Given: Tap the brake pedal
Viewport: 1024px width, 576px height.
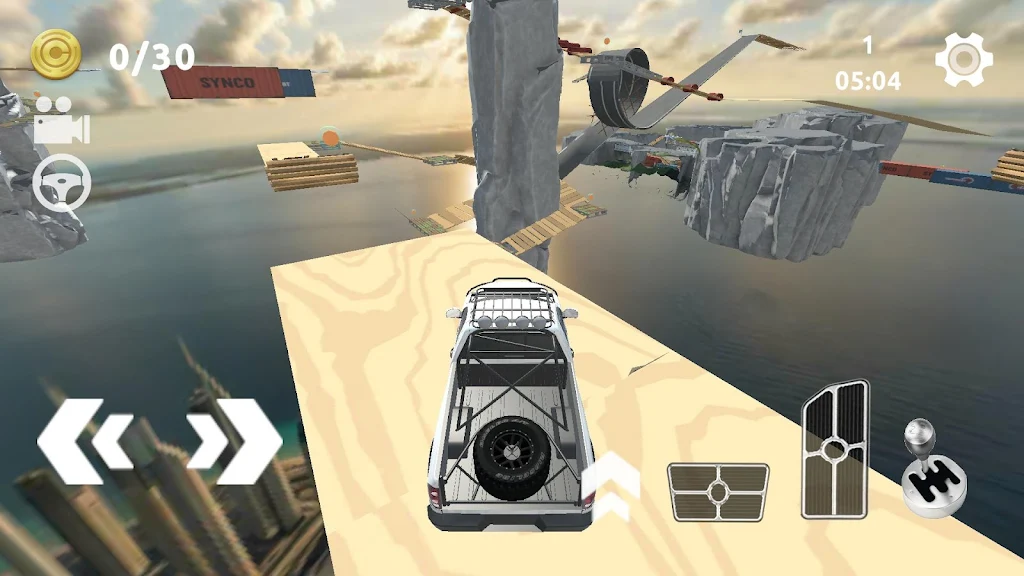Looking at the screenshot, I should (718, 492).
